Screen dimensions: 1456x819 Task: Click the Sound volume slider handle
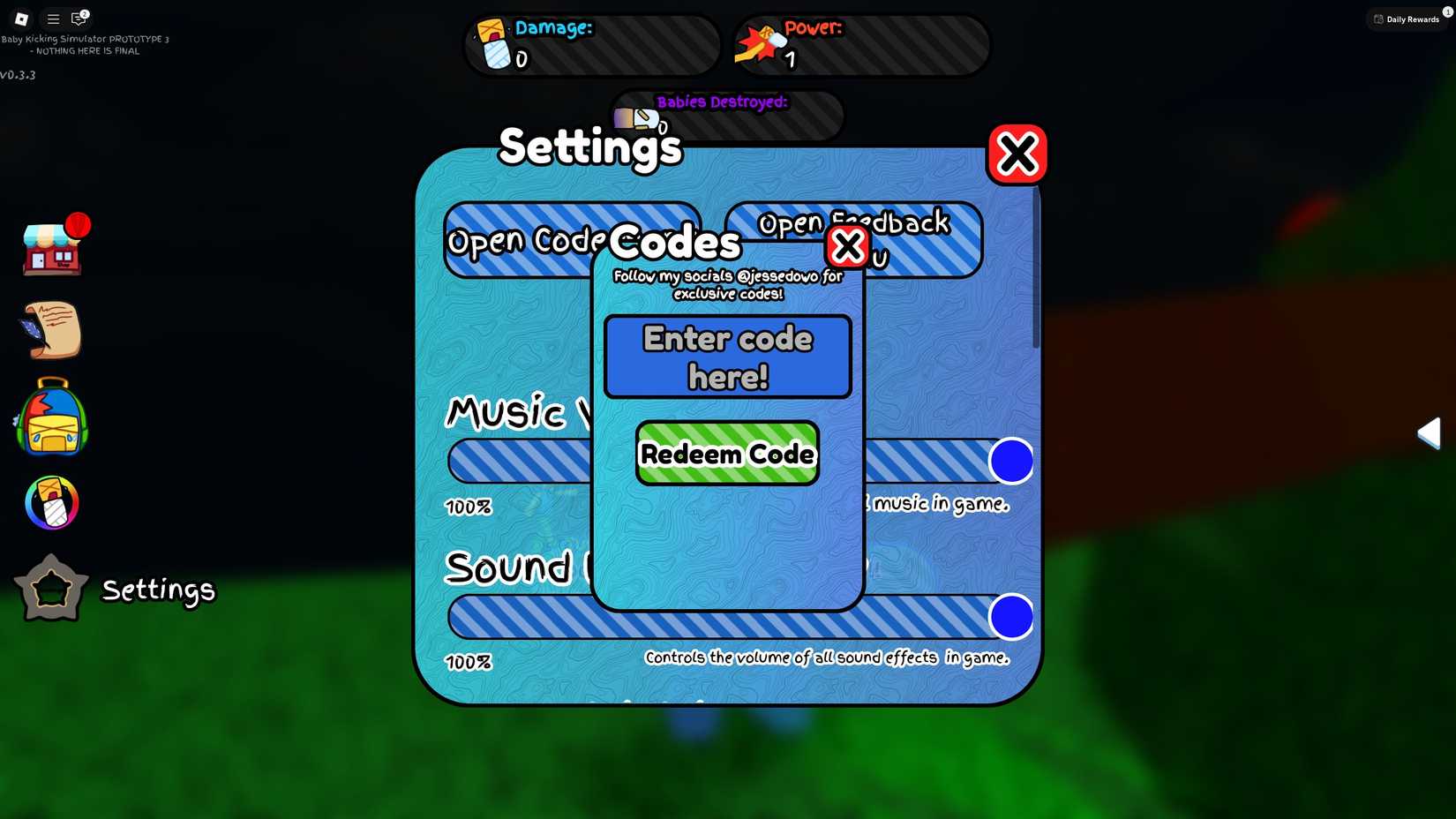pyautogui.click(x=1012, y=616)
